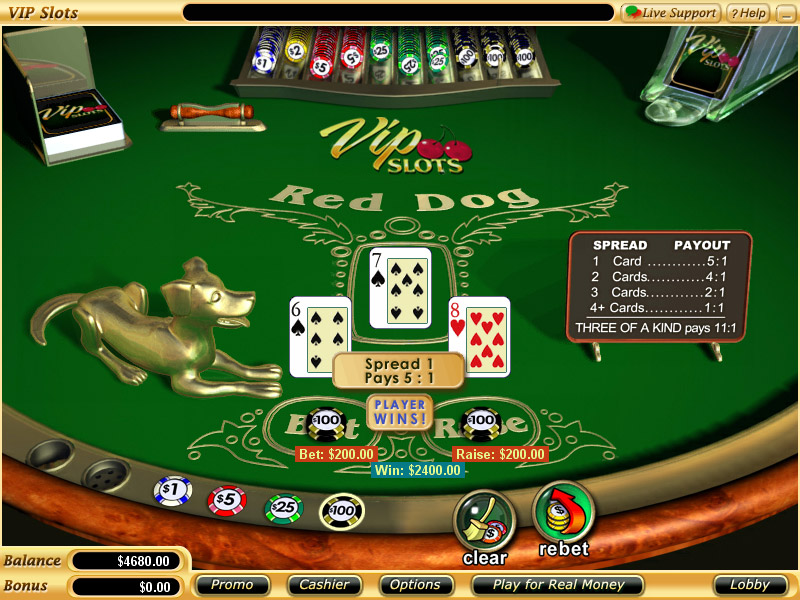This screenshot has height=600, width=800.
Task: Minimize the game window
Action: pyautogui.click(x=785, y=13)
